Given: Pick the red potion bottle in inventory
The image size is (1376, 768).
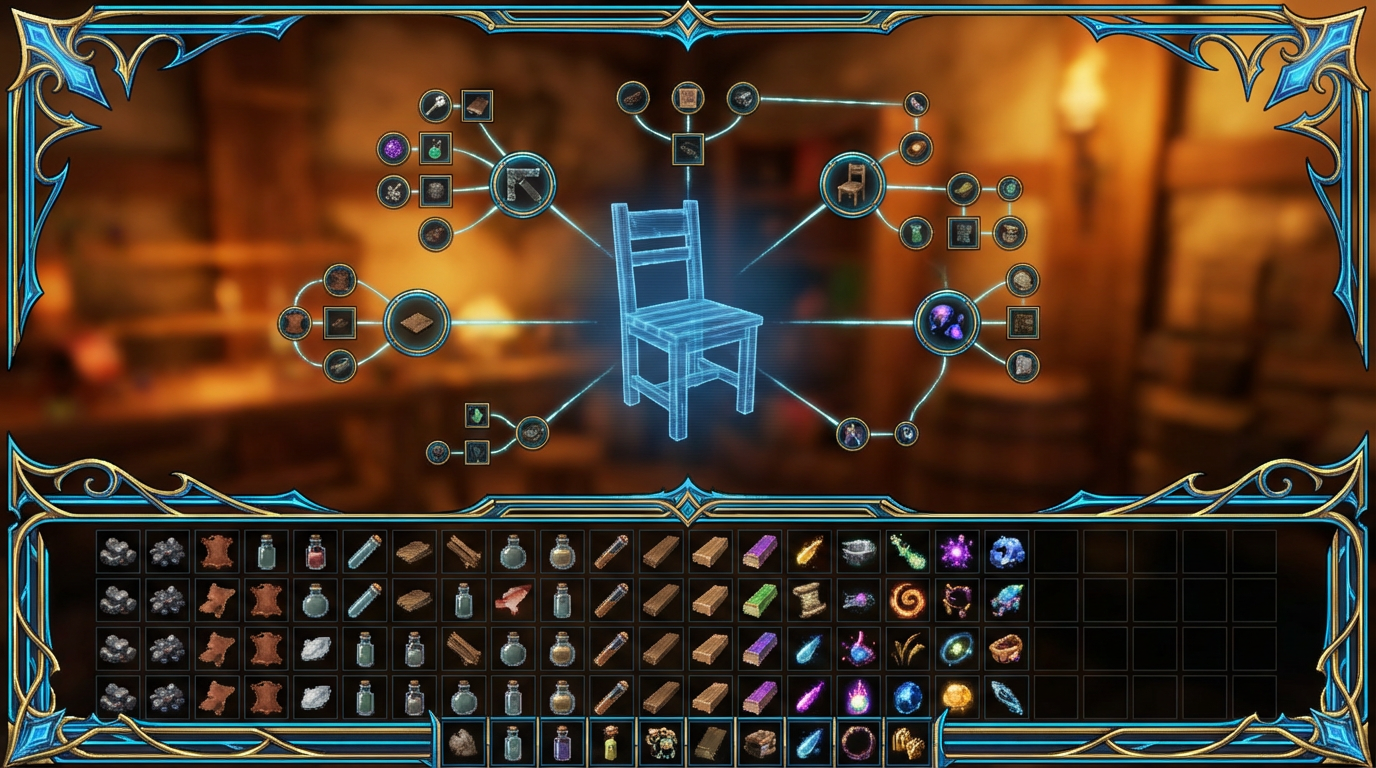Looking at the screenshot, I should [315, 551].
